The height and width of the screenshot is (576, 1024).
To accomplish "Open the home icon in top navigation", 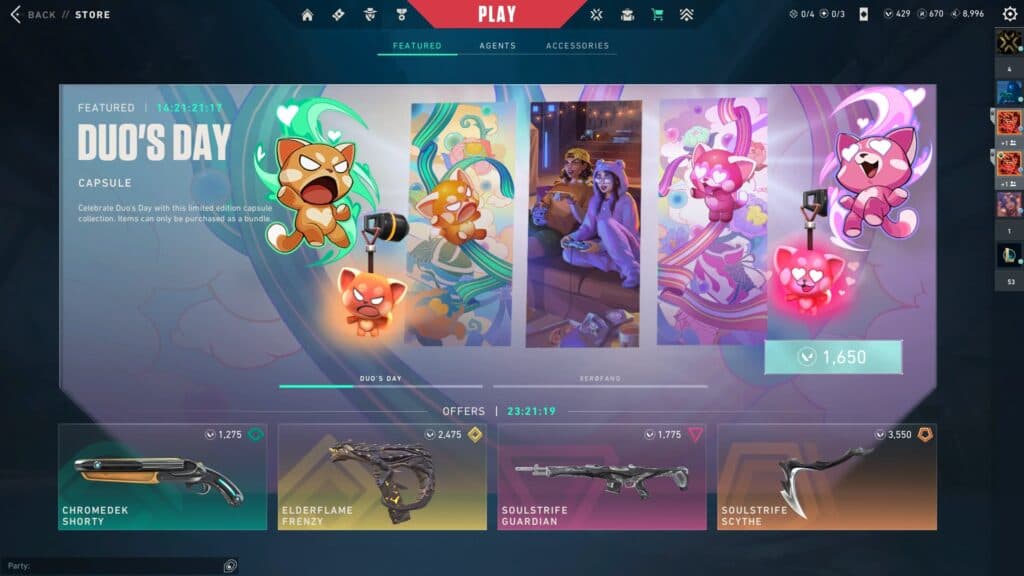I will coord(307,15).
